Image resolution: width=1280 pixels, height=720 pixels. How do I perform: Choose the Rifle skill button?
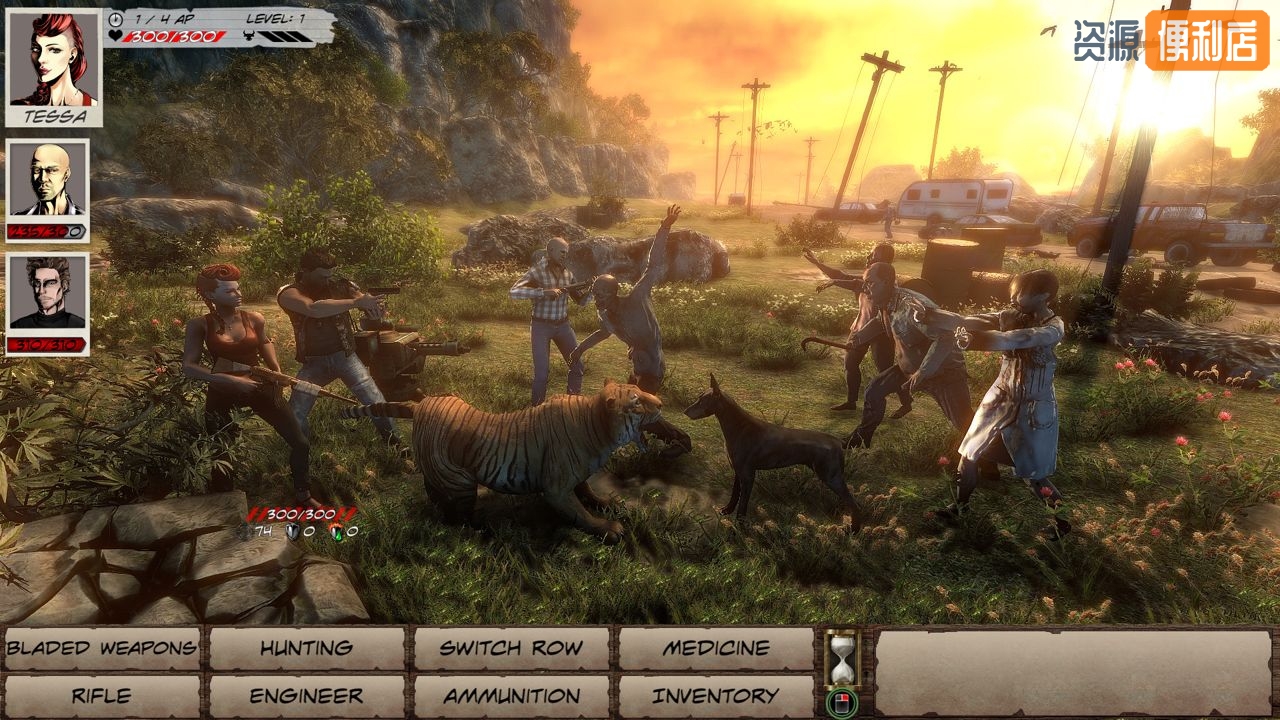click(x=102, y=696)
